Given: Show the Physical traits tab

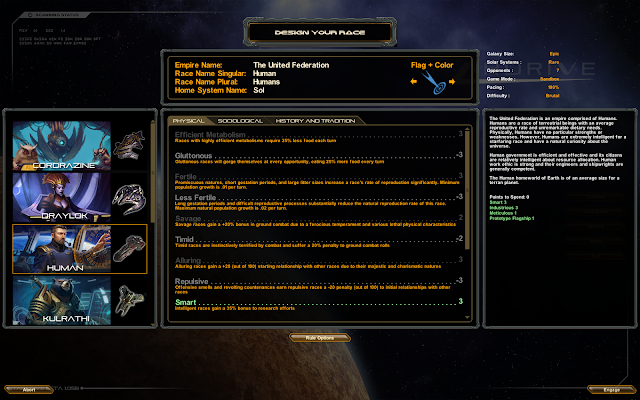Looking at the screenshot, I should [x=188, y=121].
